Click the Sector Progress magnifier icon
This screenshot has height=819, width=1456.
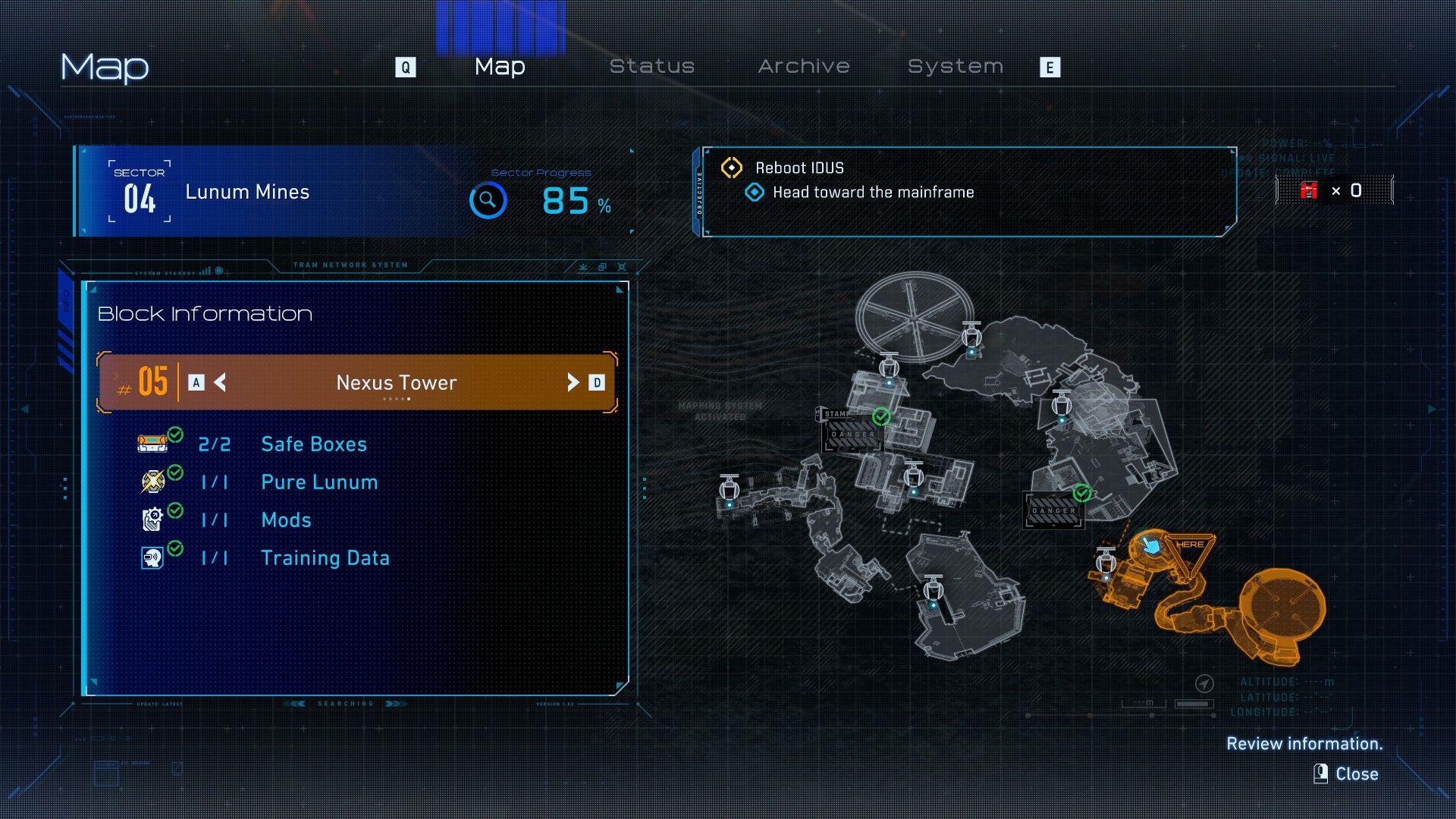(488, 200)
